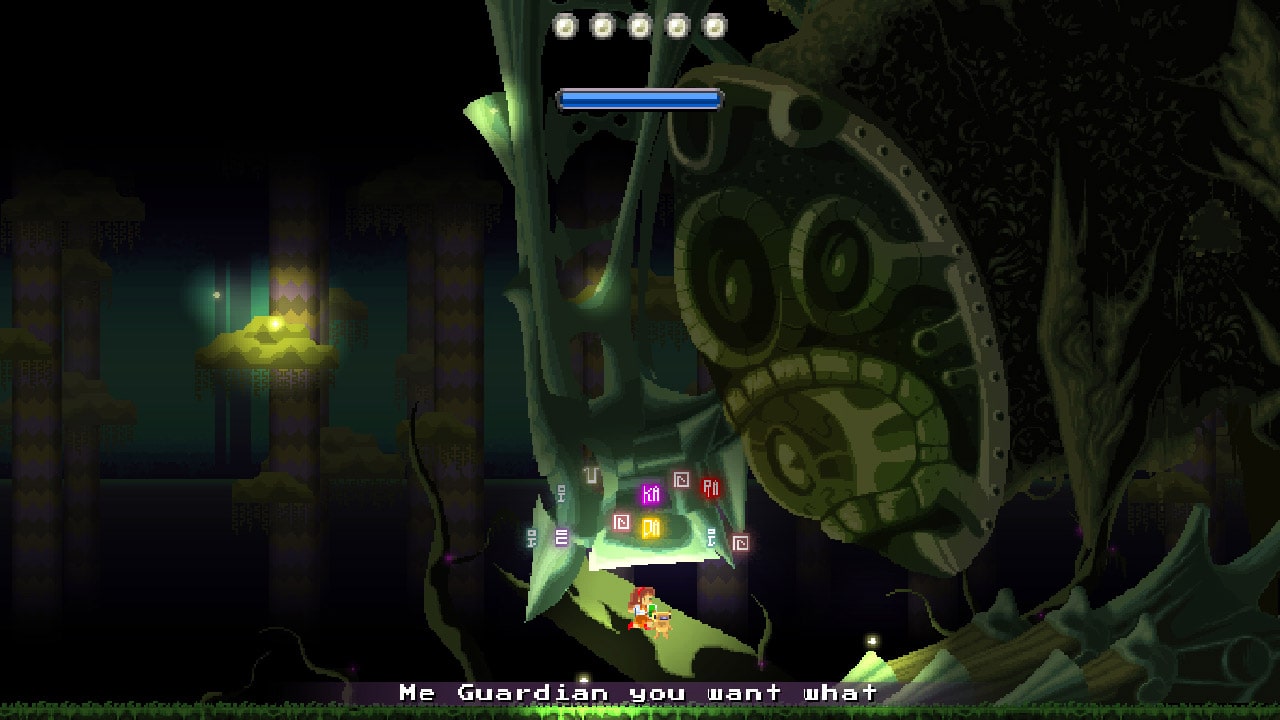Select the red RA rune glyph
The width and height of the screenshot is (1280, 720).
click(x=711, y=490)
